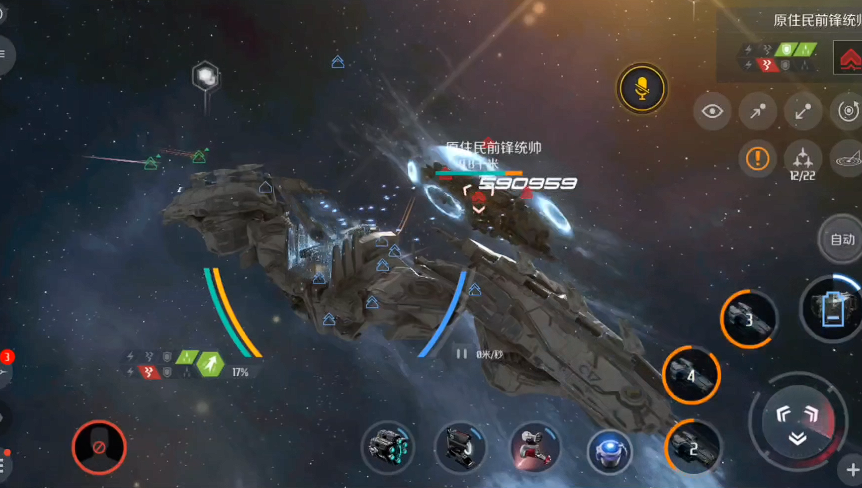Select the keep-distance double arrow button
Viewport: 862px width, 488px height.
click(x=803, y=111)
